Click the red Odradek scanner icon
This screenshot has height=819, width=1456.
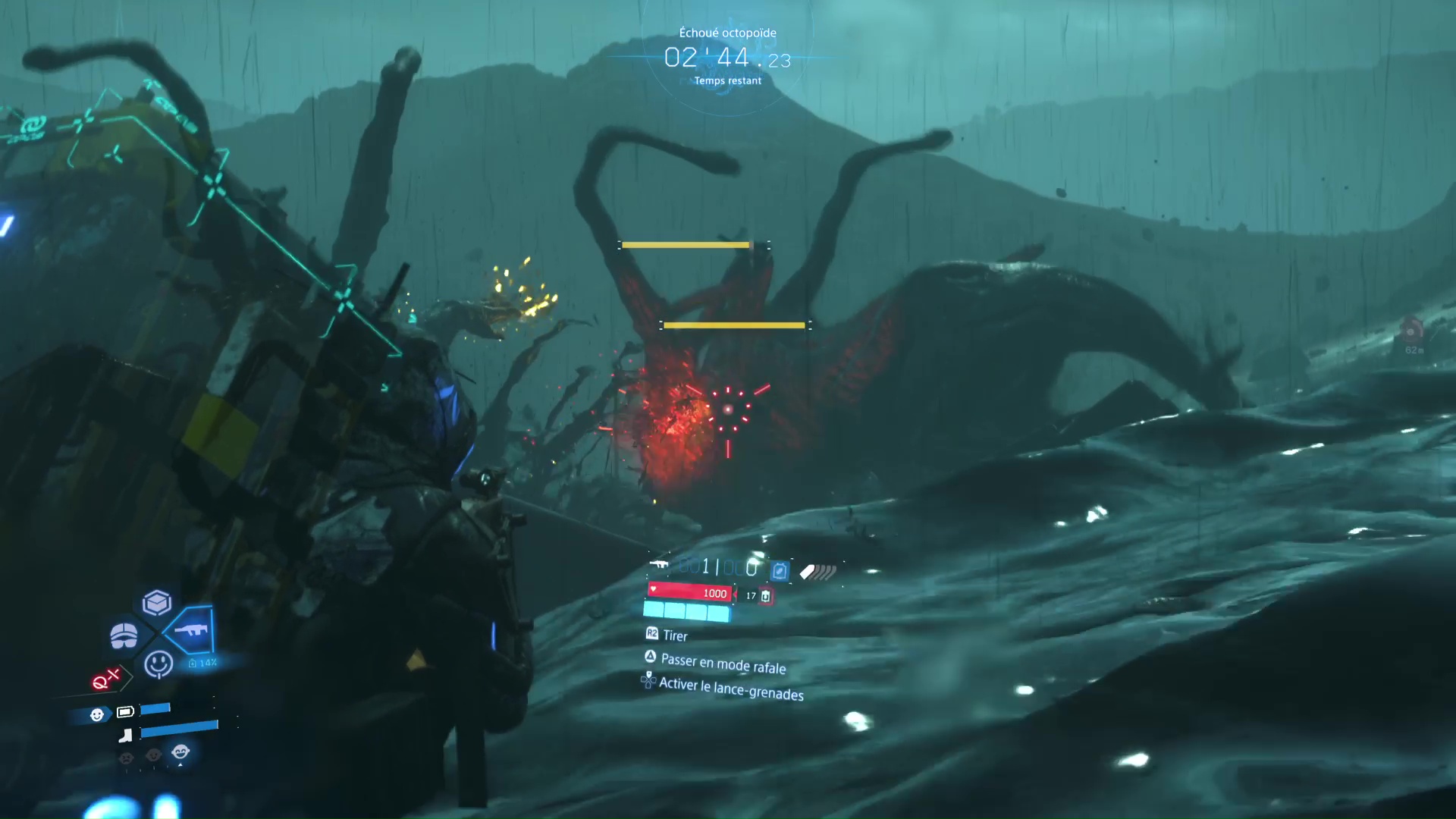tap(105, 679)
